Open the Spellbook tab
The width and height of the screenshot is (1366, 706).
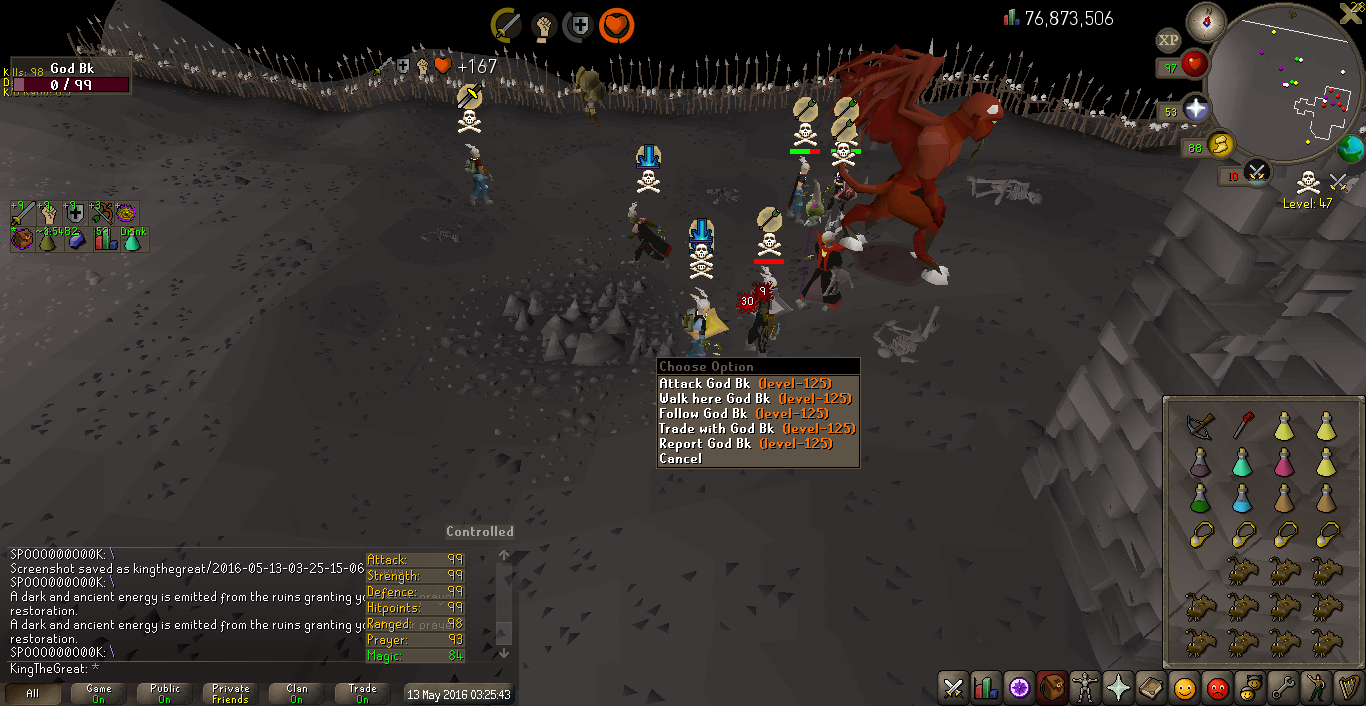pos(1151,688)
